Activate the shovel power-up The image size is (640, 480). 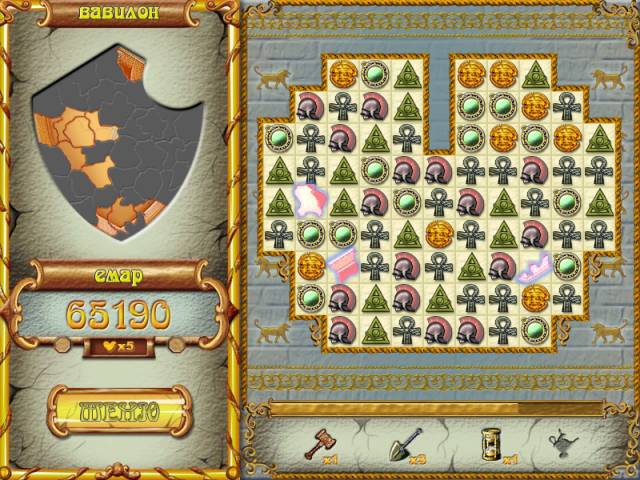tap(404, 441)
